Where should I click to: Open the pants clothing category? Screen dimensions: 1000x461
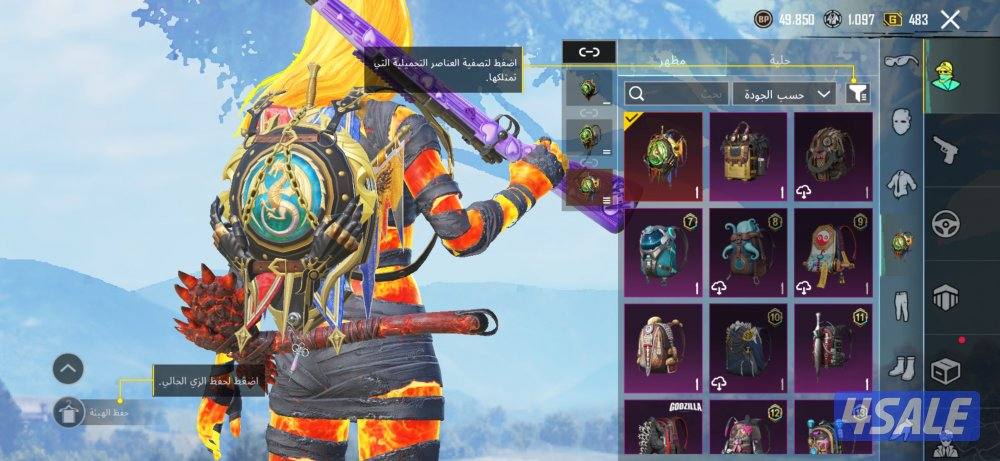(902, 304)
